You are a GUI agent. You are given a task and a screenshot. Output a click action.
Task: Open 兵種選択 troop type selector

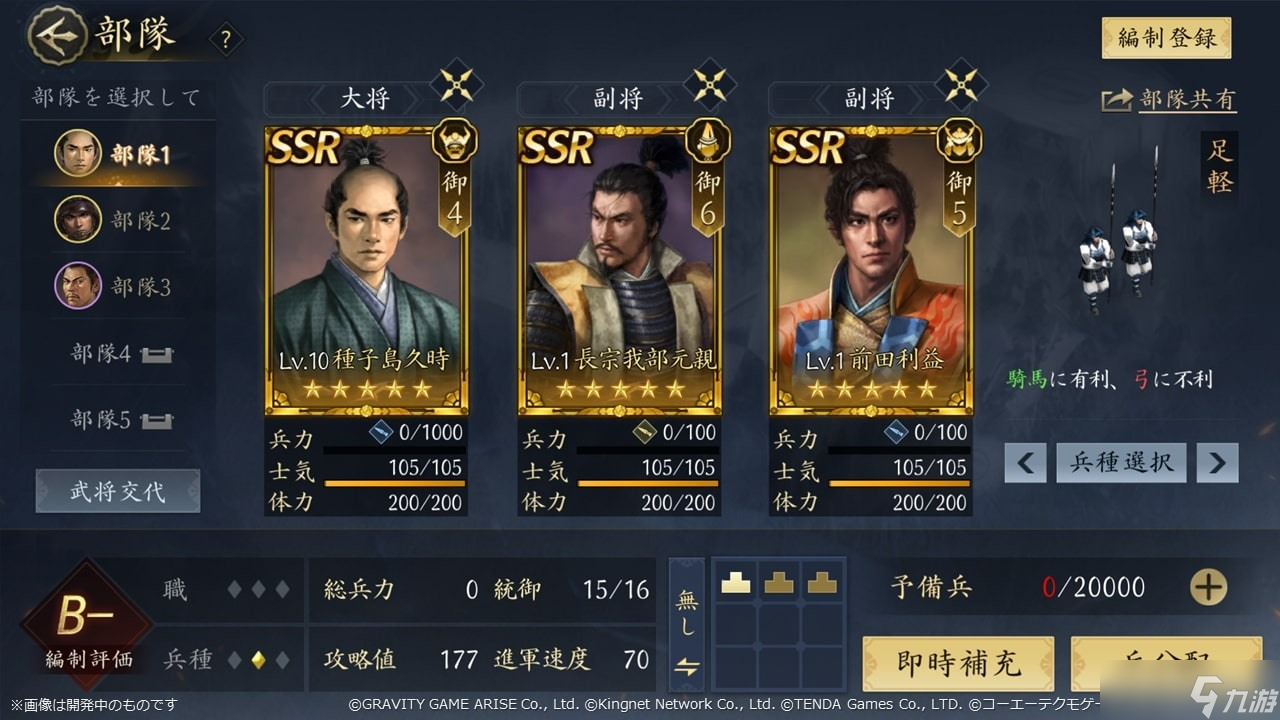click(x=1121, y=462)
